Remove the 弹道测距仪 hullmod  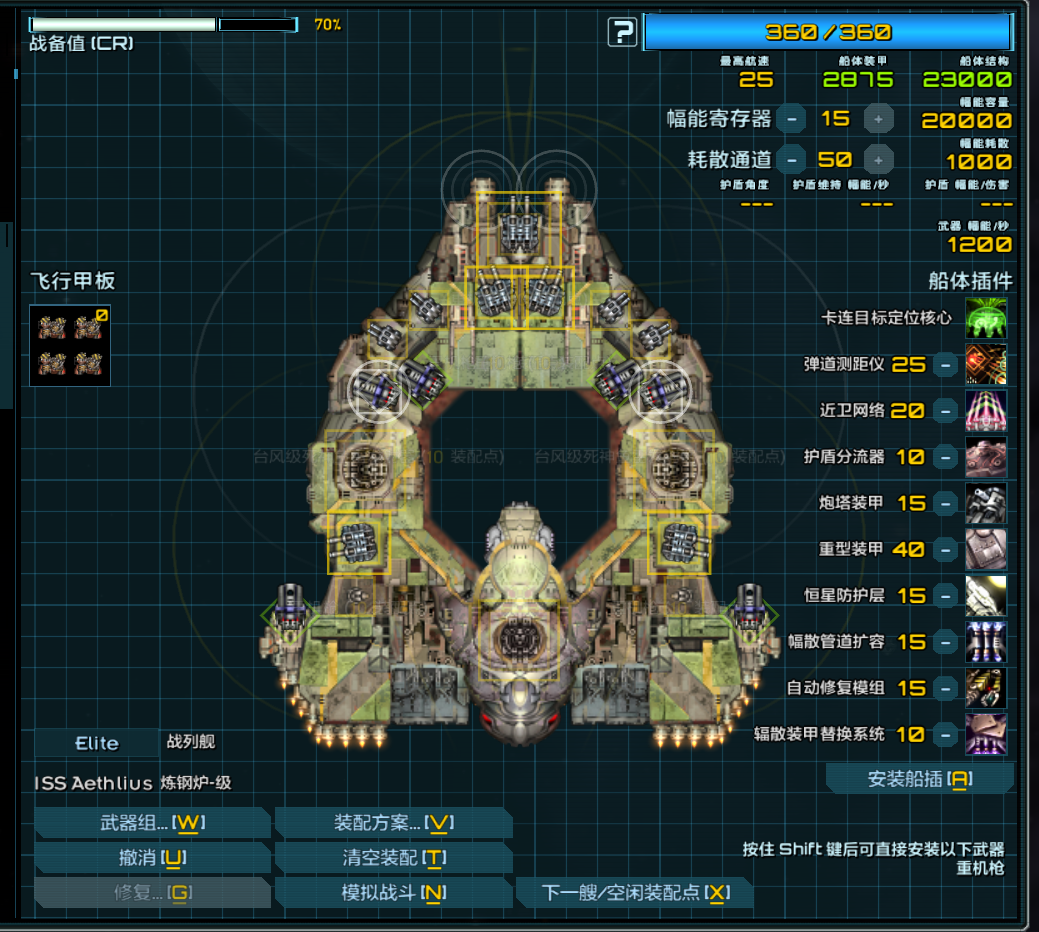[945, 365]
